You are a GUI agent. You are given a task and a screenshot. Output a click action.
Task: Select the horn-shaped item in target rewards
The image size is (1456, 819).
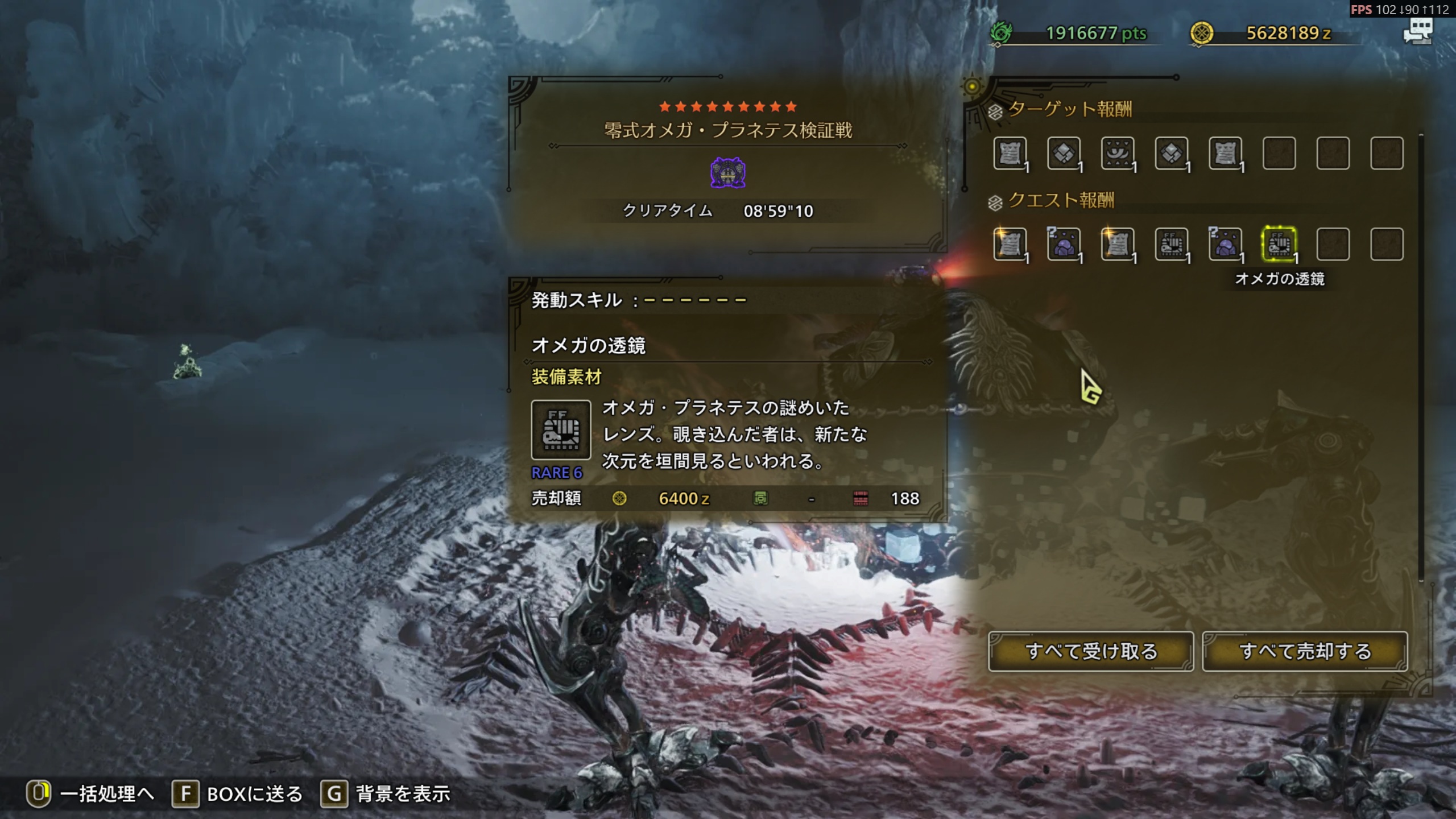point(1118,154)
